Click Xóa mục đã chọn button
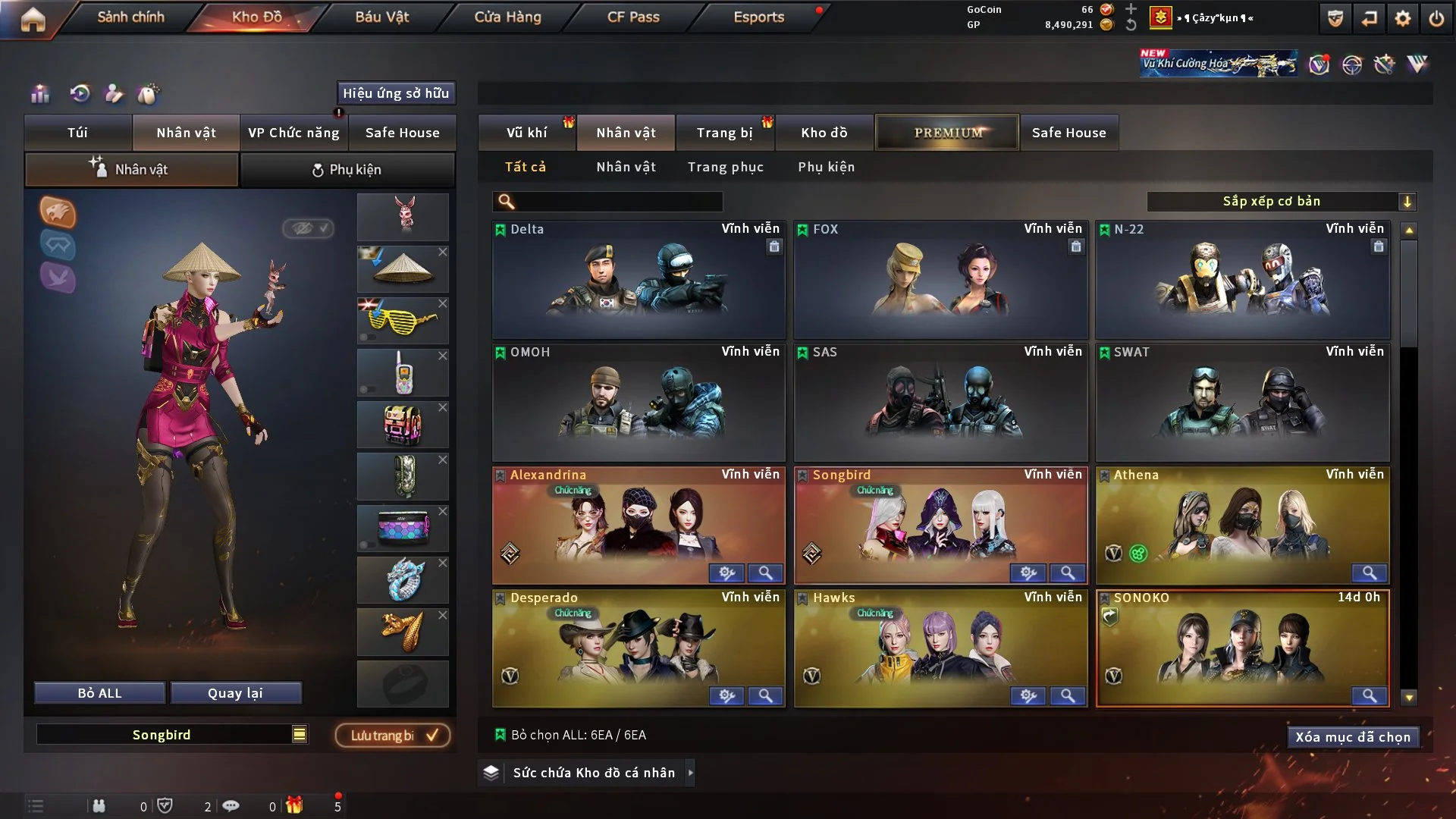Viewport: 1456px width, 819px height. click(1352, 737)
